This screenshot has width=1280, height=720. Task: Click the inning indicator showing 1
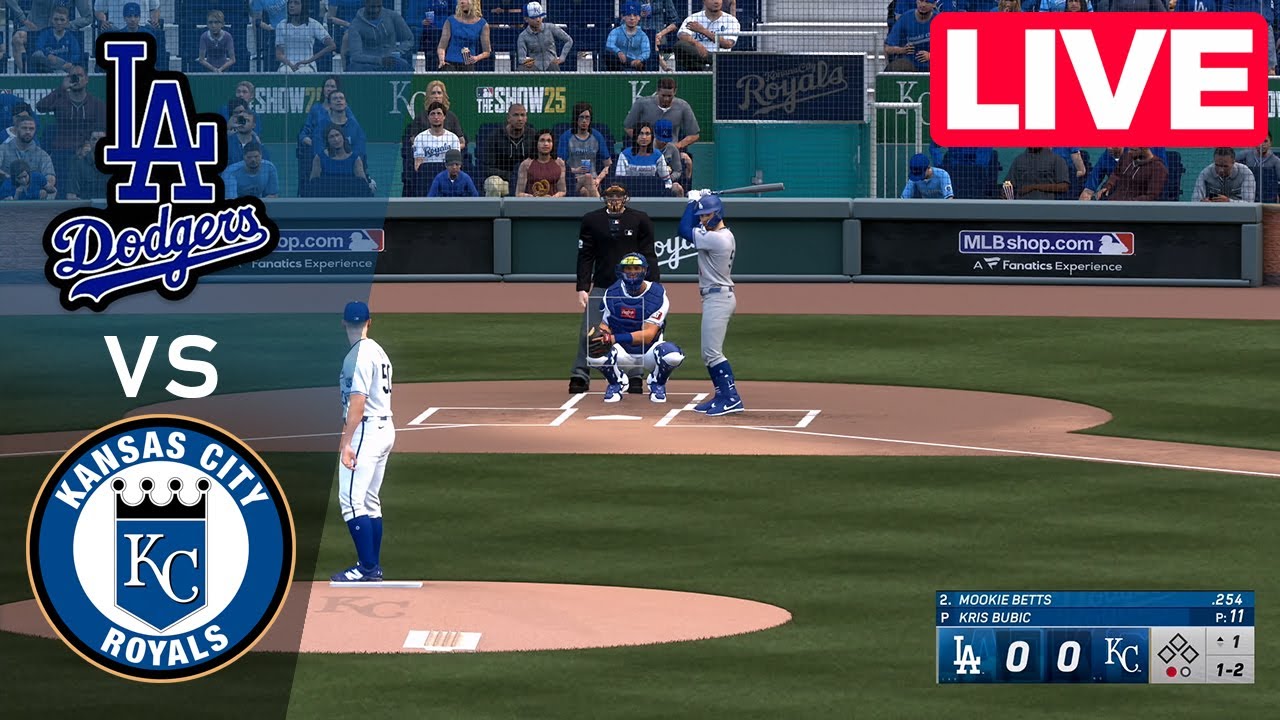1227,642
